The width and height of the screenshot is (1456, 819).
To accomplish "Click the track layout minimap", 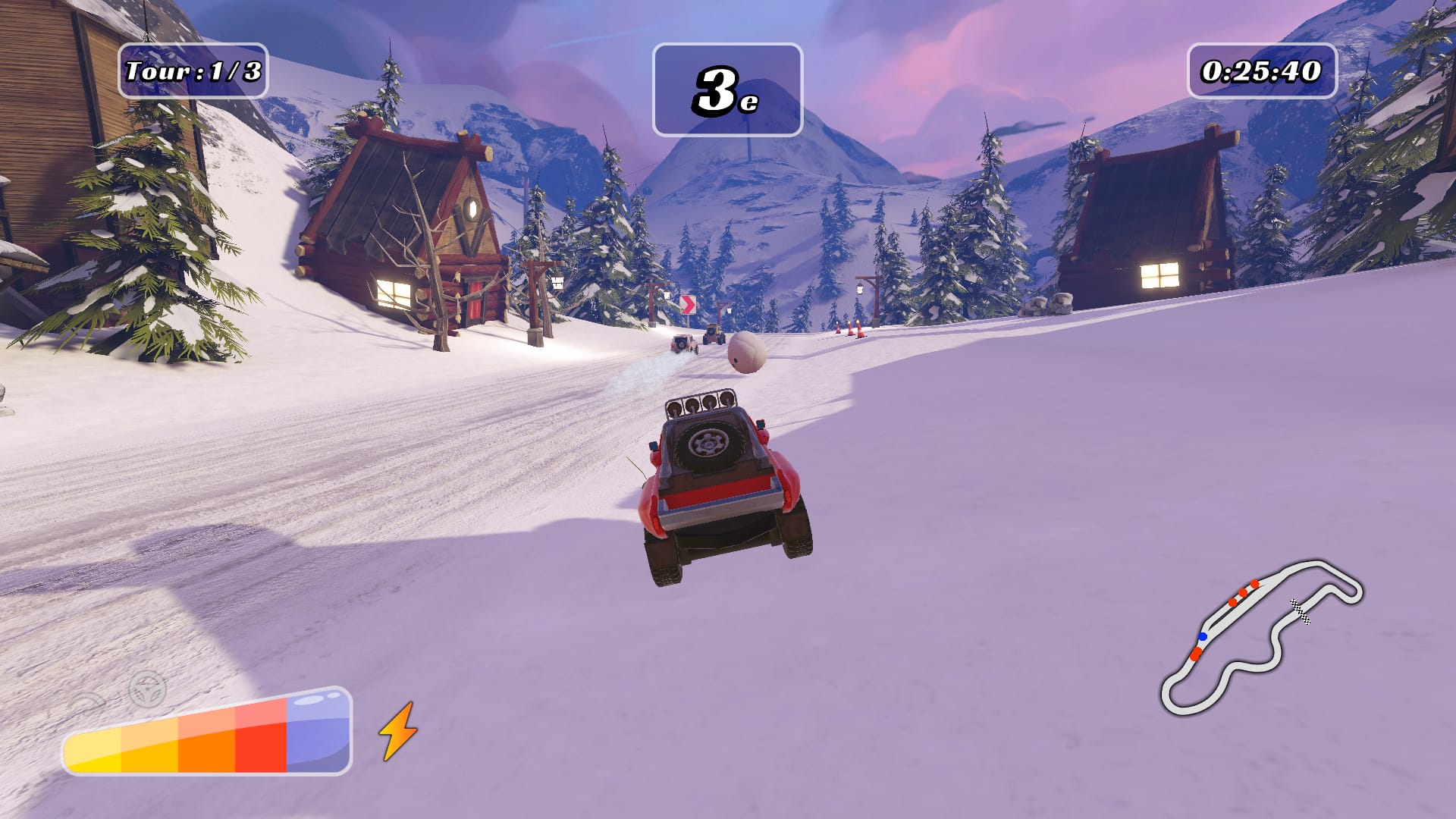I will pos(1260,639).
